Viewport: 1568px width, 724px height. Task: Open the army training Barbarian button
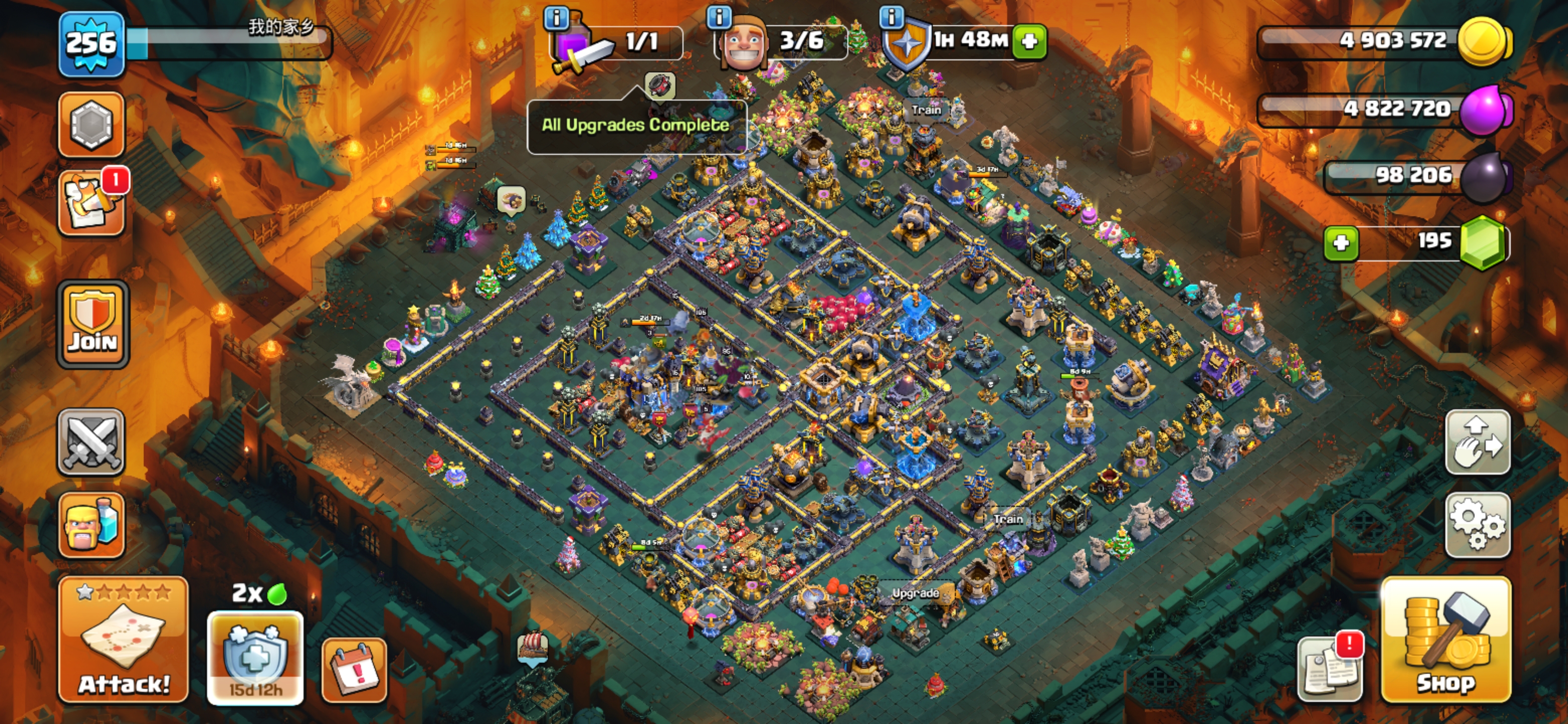point(91,525)
